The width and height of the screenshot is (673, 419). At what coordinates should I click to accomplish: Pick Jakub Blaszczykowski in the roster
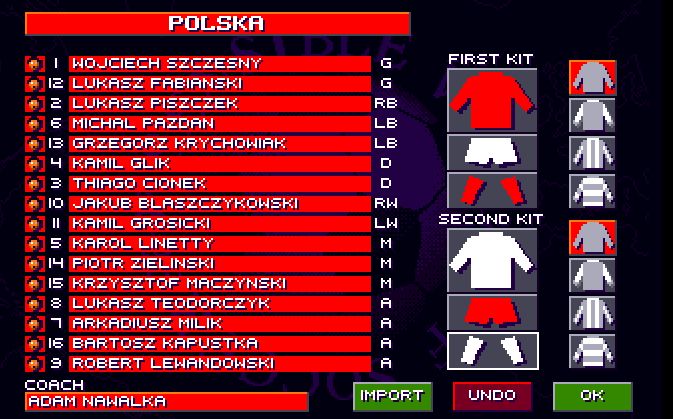pyautogui.click(x=219, y=204)
